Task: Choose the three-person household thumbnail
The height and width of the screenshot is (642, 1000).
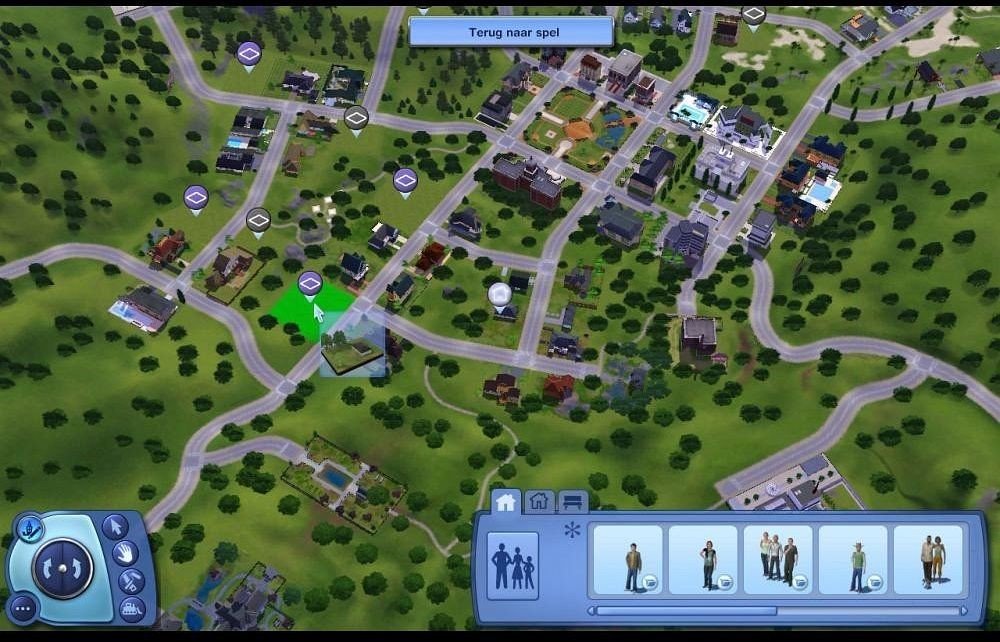Action: (778, 560)
